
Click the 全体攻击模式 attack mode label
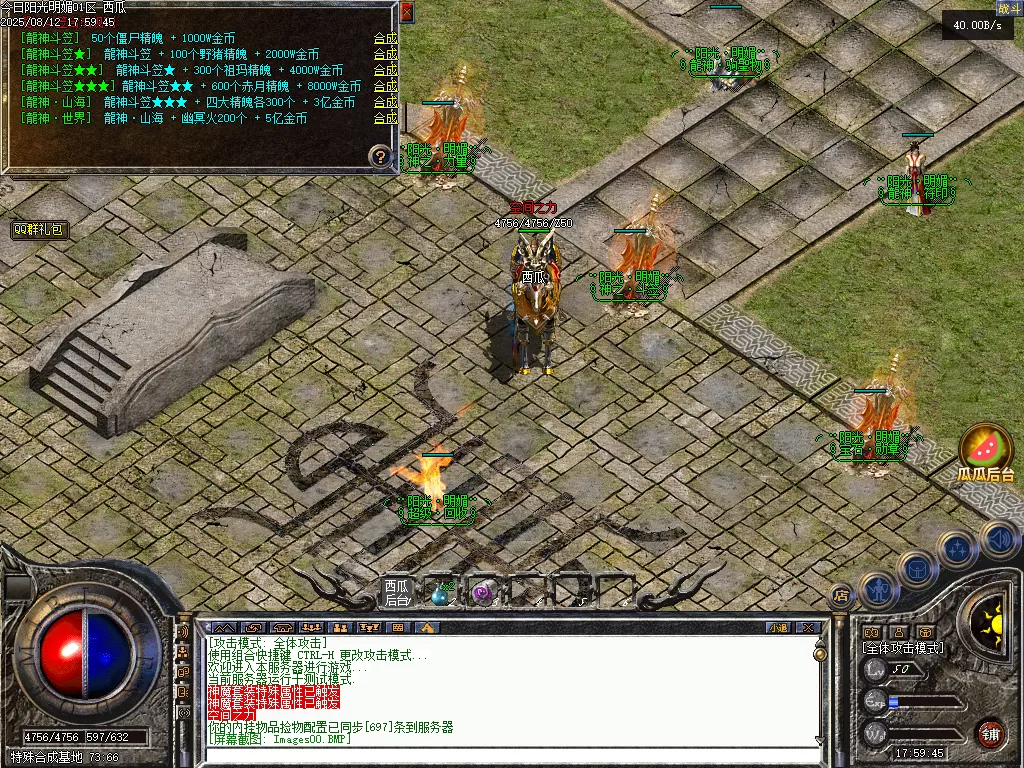tap(902, 648)
